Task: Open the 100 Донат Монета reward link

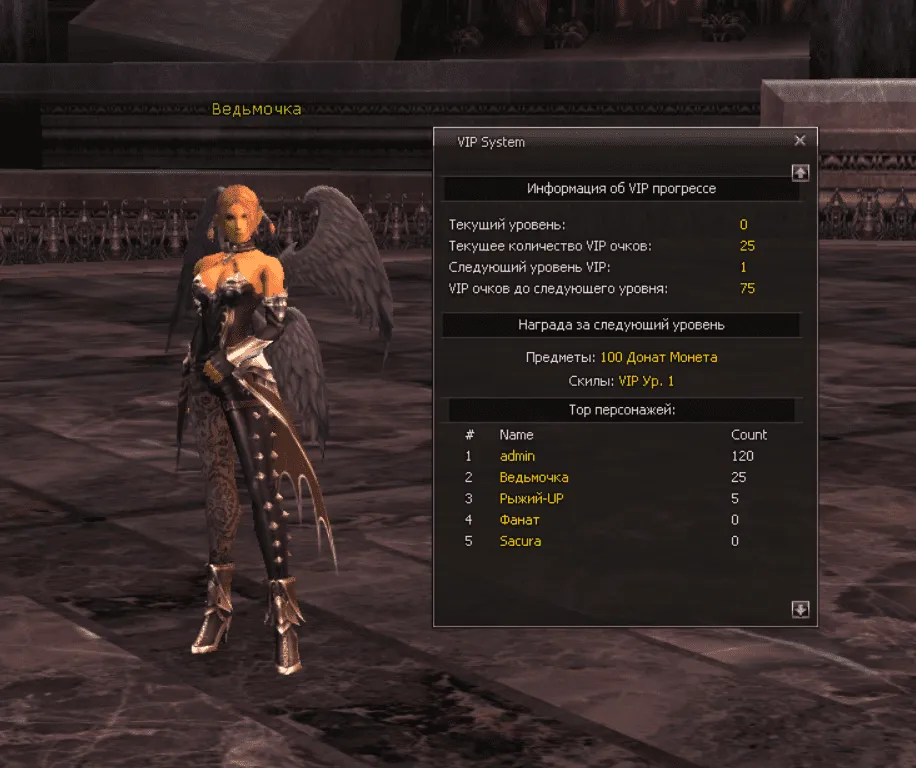Action: (x=658, y=357)
